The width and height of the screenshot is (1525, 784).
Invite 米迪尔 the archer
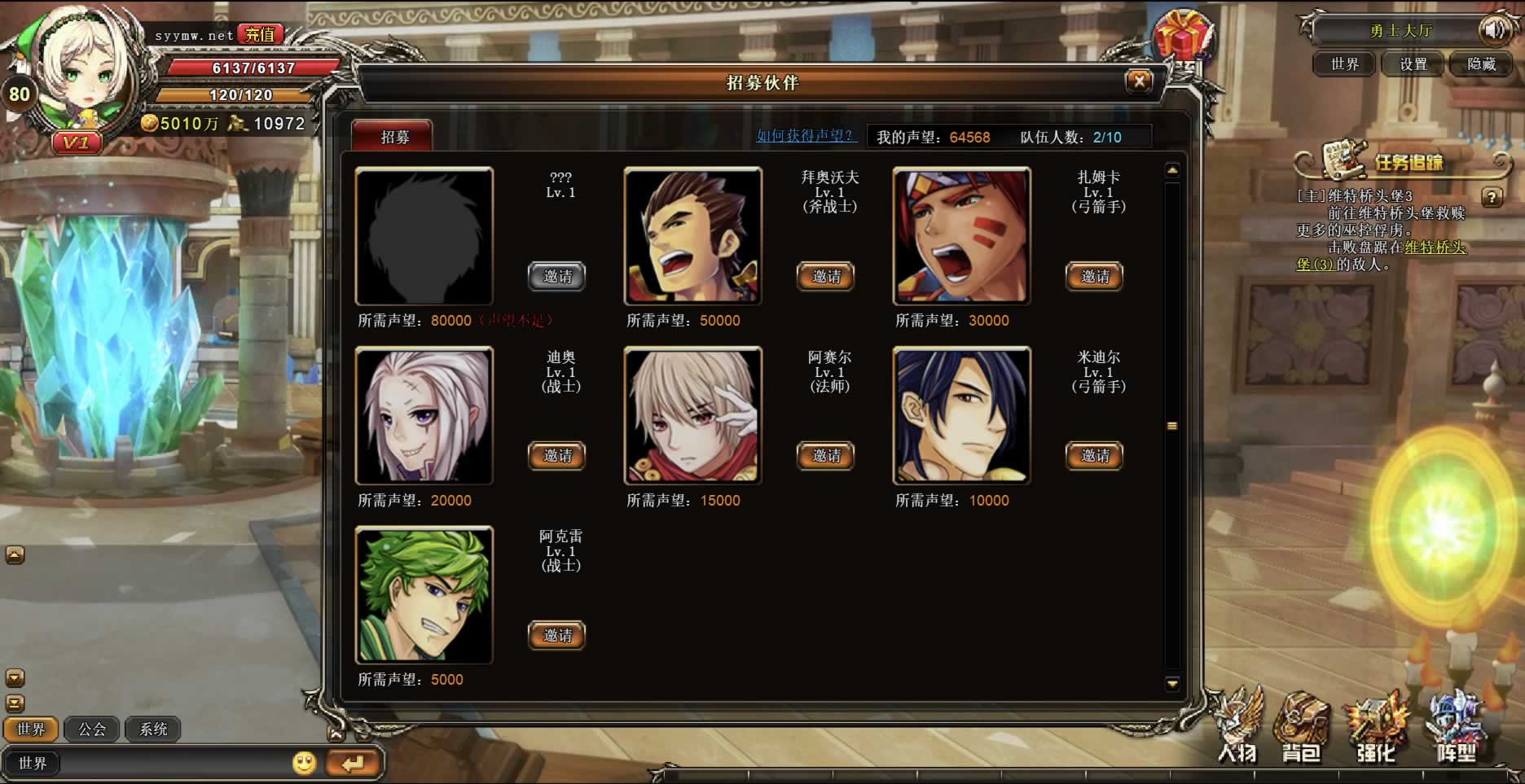1094,456
